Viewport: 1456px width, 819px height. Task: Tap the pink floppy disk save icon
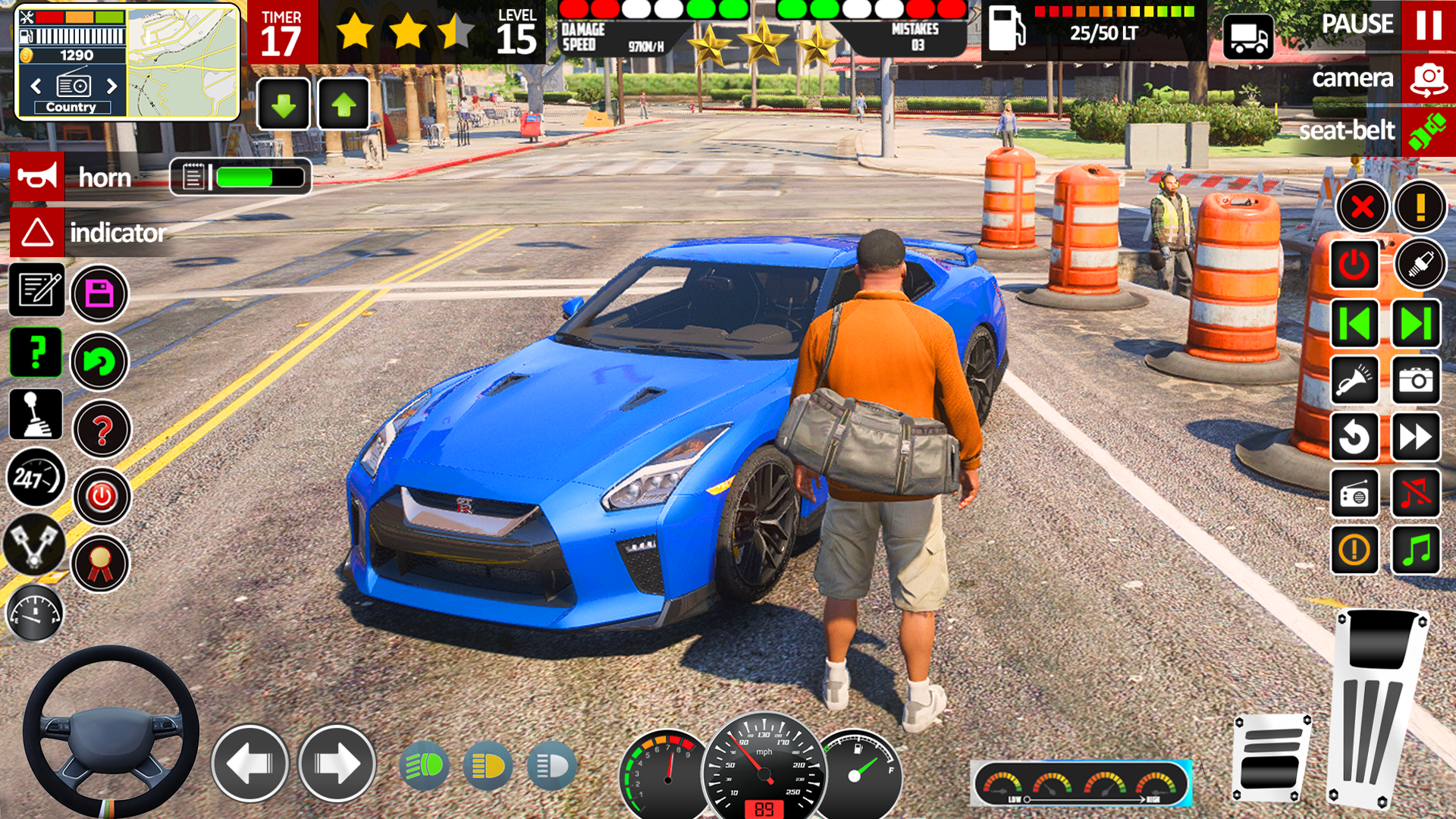pos(99,293)
